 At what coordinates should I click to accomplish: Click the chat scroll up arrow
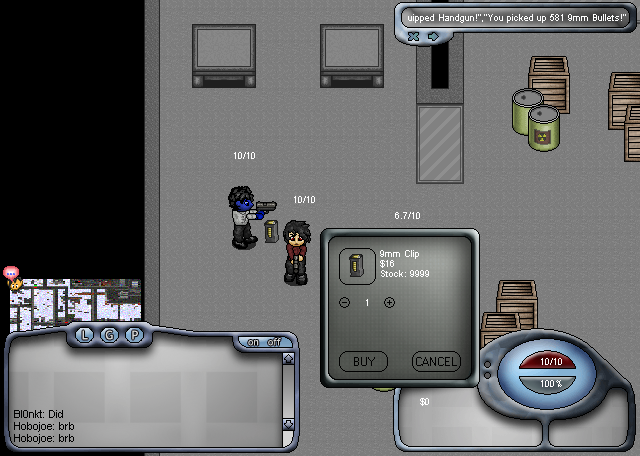click(288, 359)
